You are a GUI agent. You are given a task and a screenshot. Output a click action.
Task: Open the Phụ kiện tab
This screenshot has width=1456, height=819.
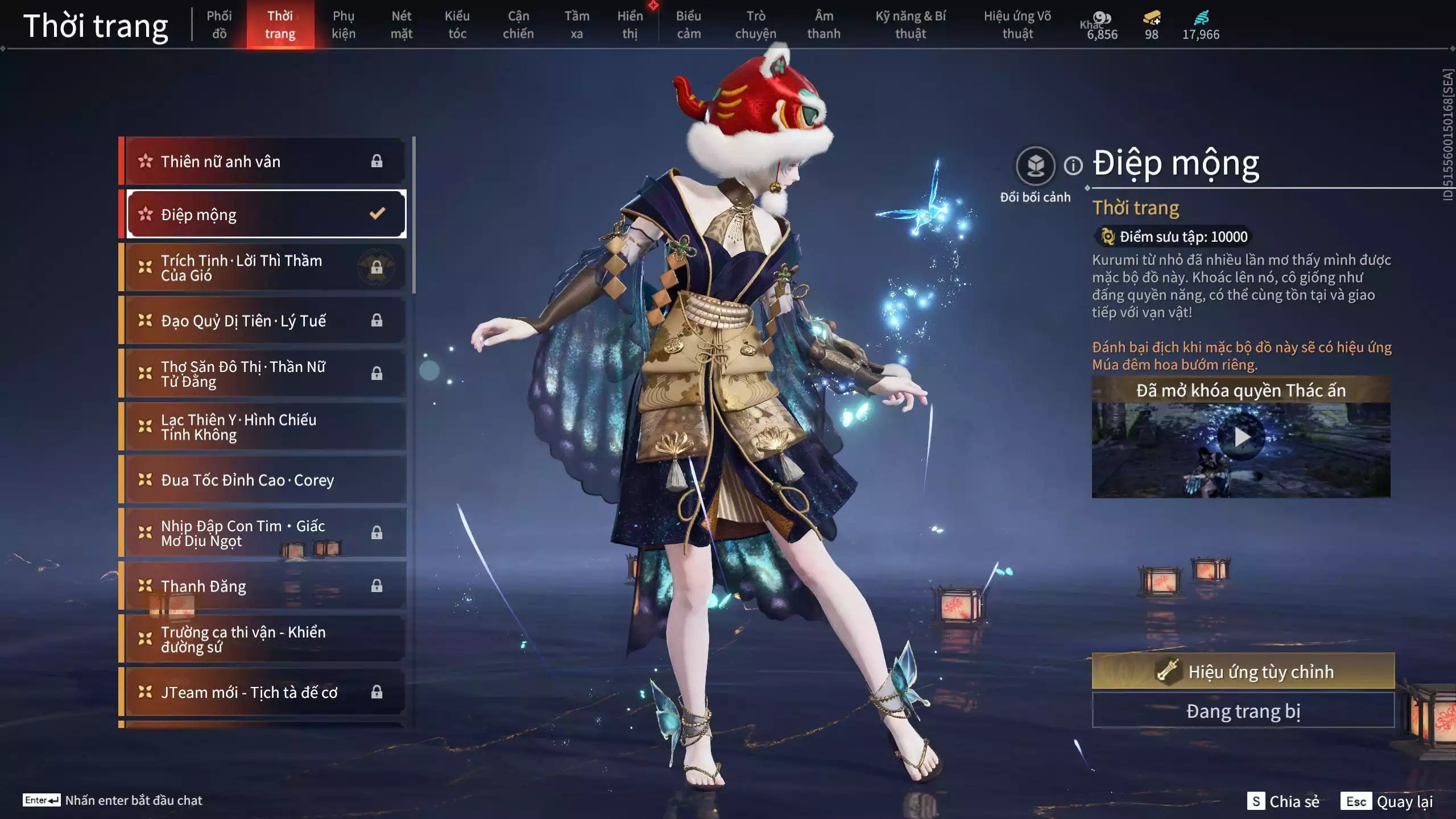(x=344, y=24)
